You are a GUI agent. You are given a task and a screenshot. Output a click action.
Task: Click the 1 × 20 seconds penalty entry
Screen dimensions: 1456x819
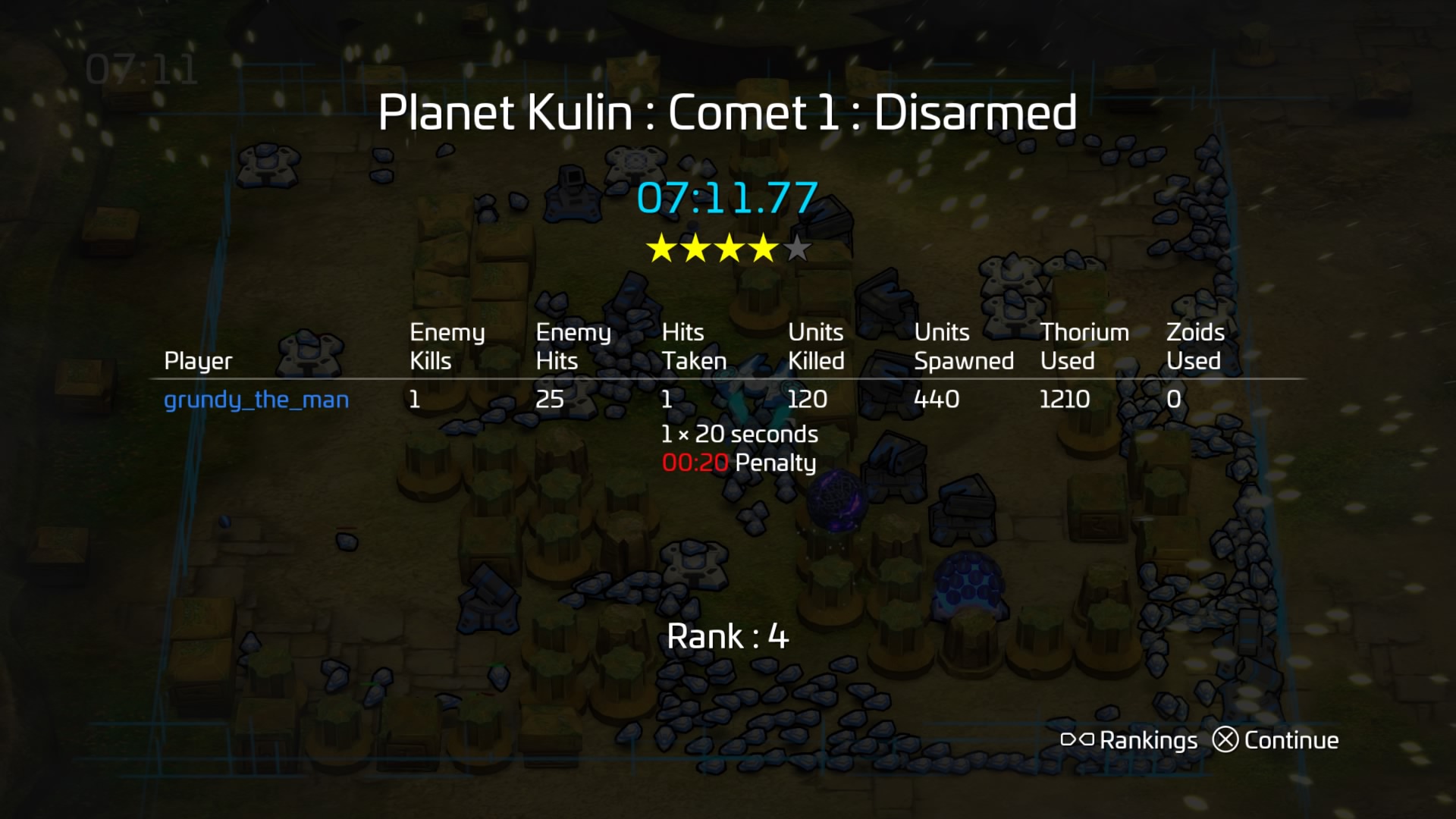click(x=739, y=434)
